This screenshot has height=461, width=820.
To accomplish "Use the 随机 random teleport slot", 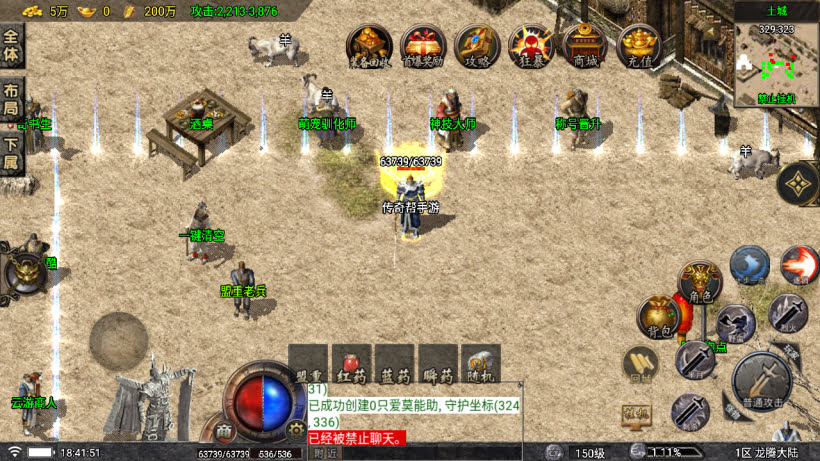I will coord(480,365).
